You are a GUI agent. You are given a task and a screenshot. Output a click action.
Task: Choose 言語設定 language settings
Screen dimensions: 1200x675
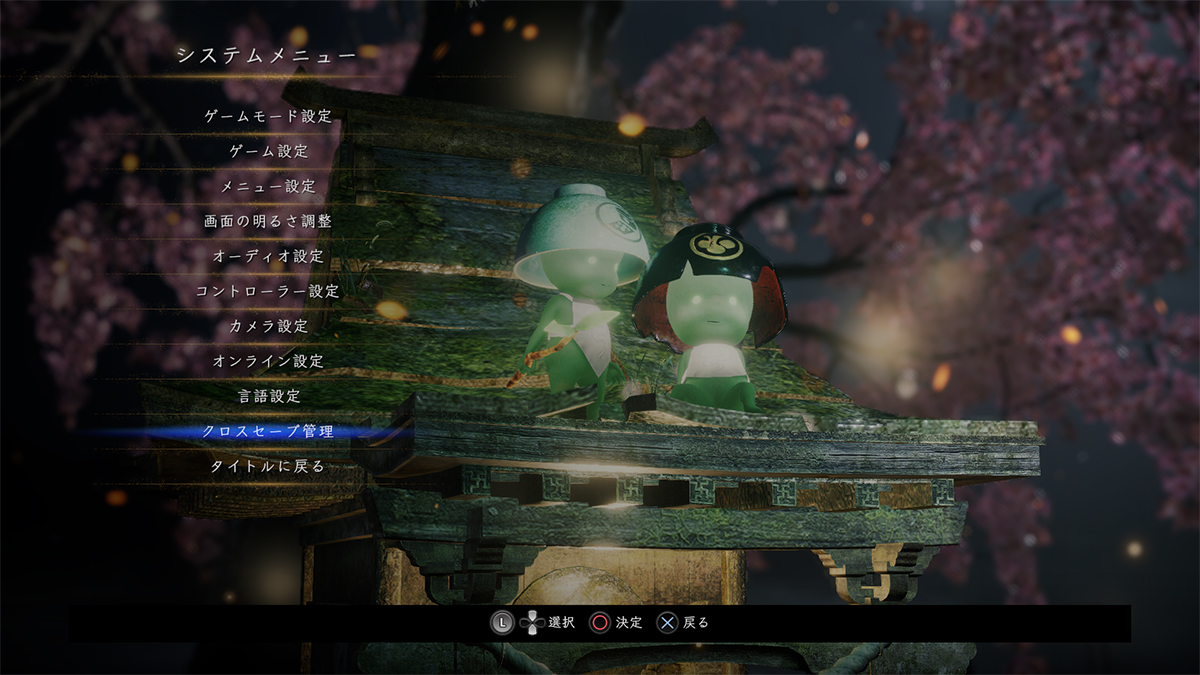[x=268, y=396]
